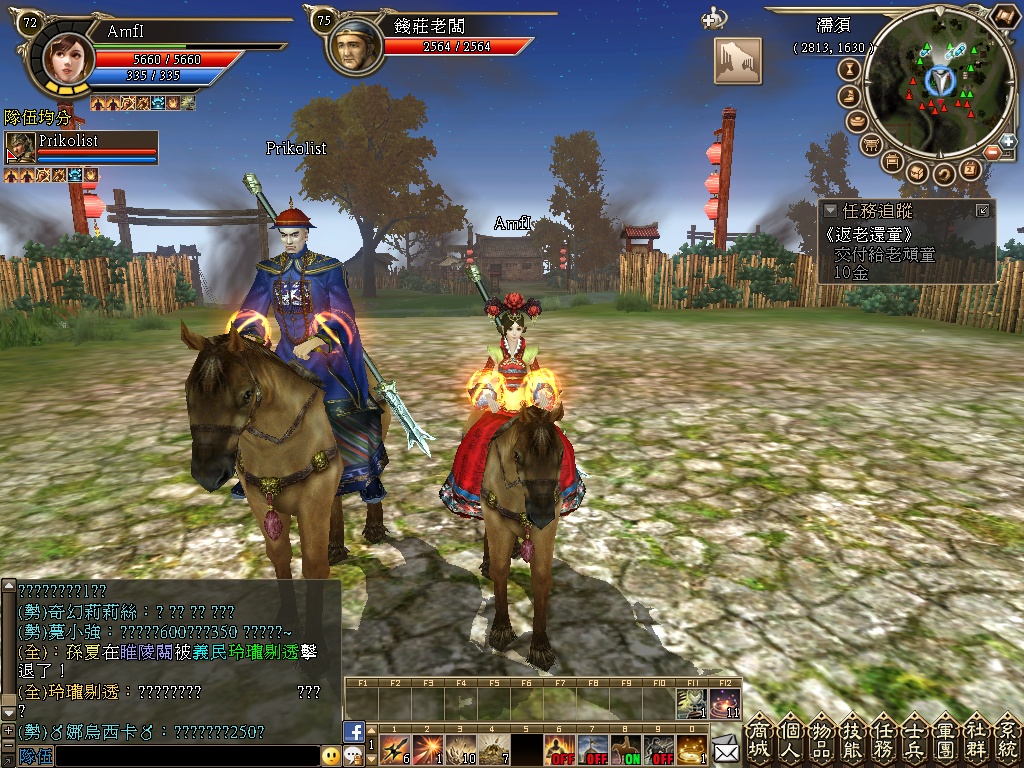Open the 物品 inventory menu
Viewport: 1024px width, 768px height.
point(822,740)
